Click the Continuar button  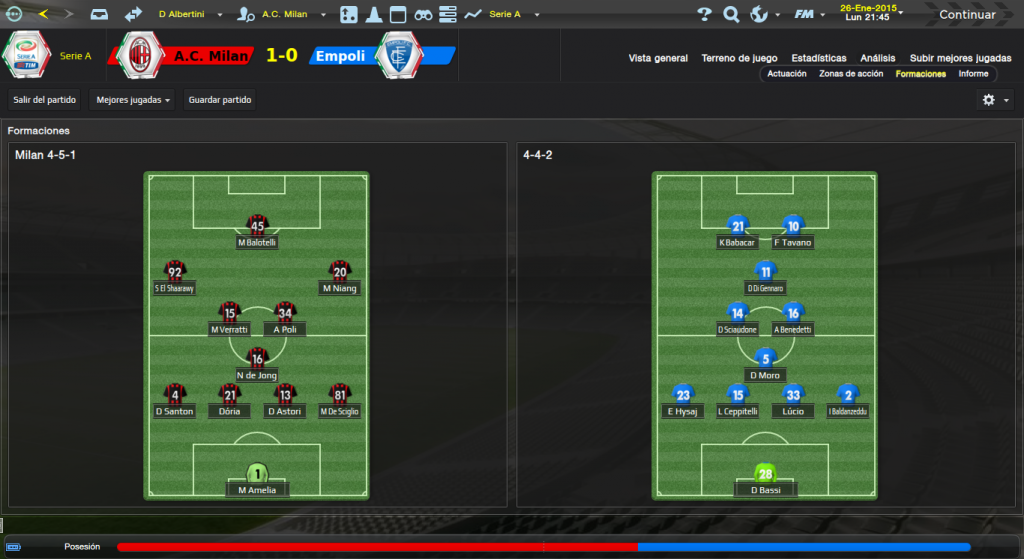click(966, 15)
